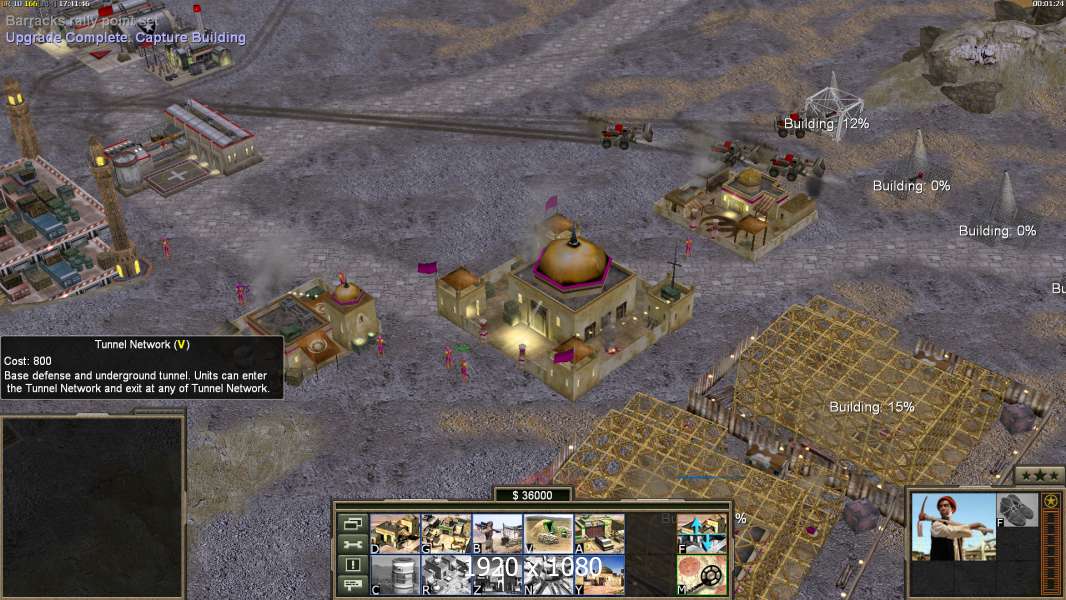Screen dimensions: 1066x600
Task: Activate the map scan icon (M)
Action: pyautogui.click(x=702, y=574)
